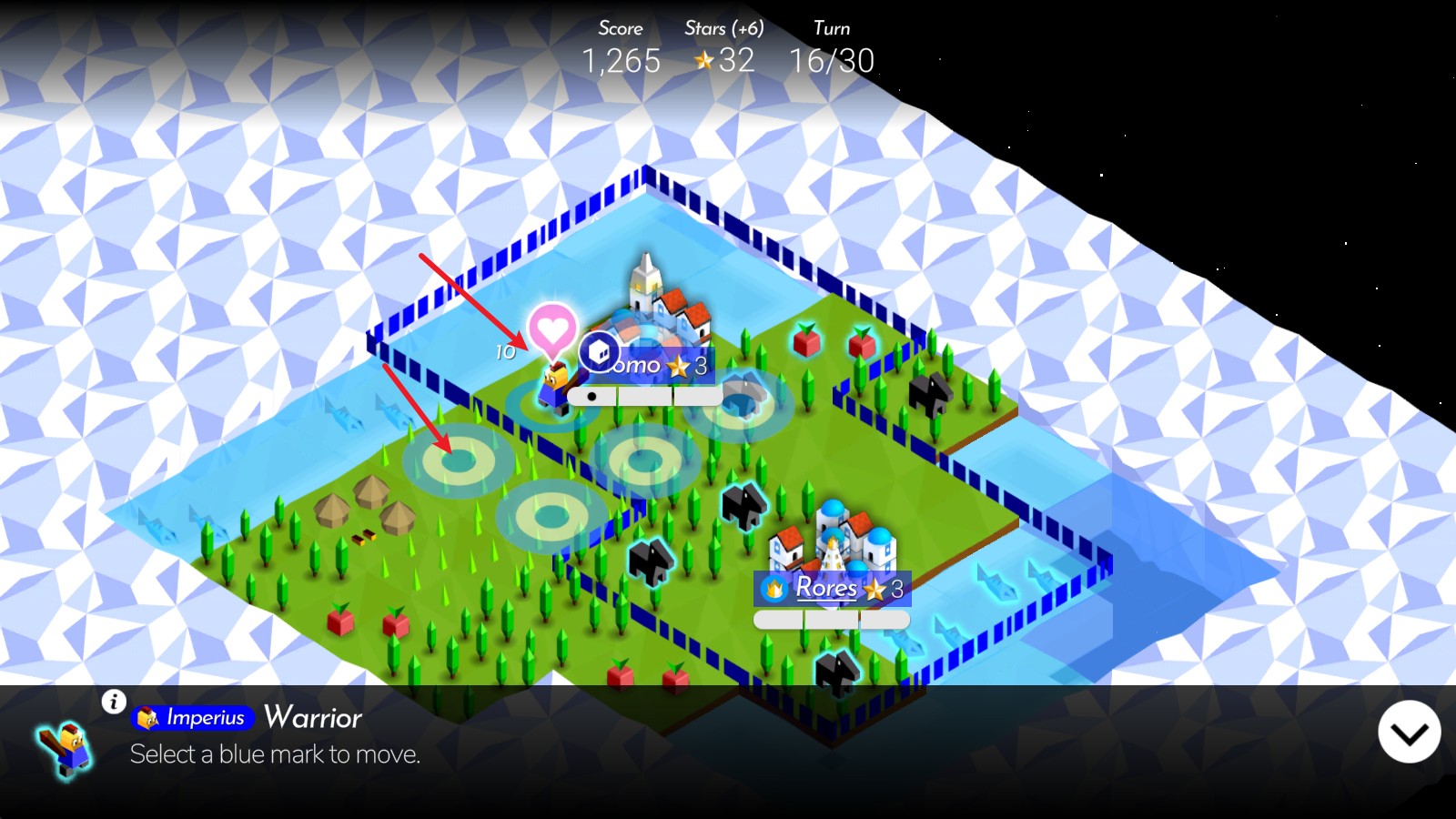Select the Warrior unit under the heart marker

click(x=554, y=385)
